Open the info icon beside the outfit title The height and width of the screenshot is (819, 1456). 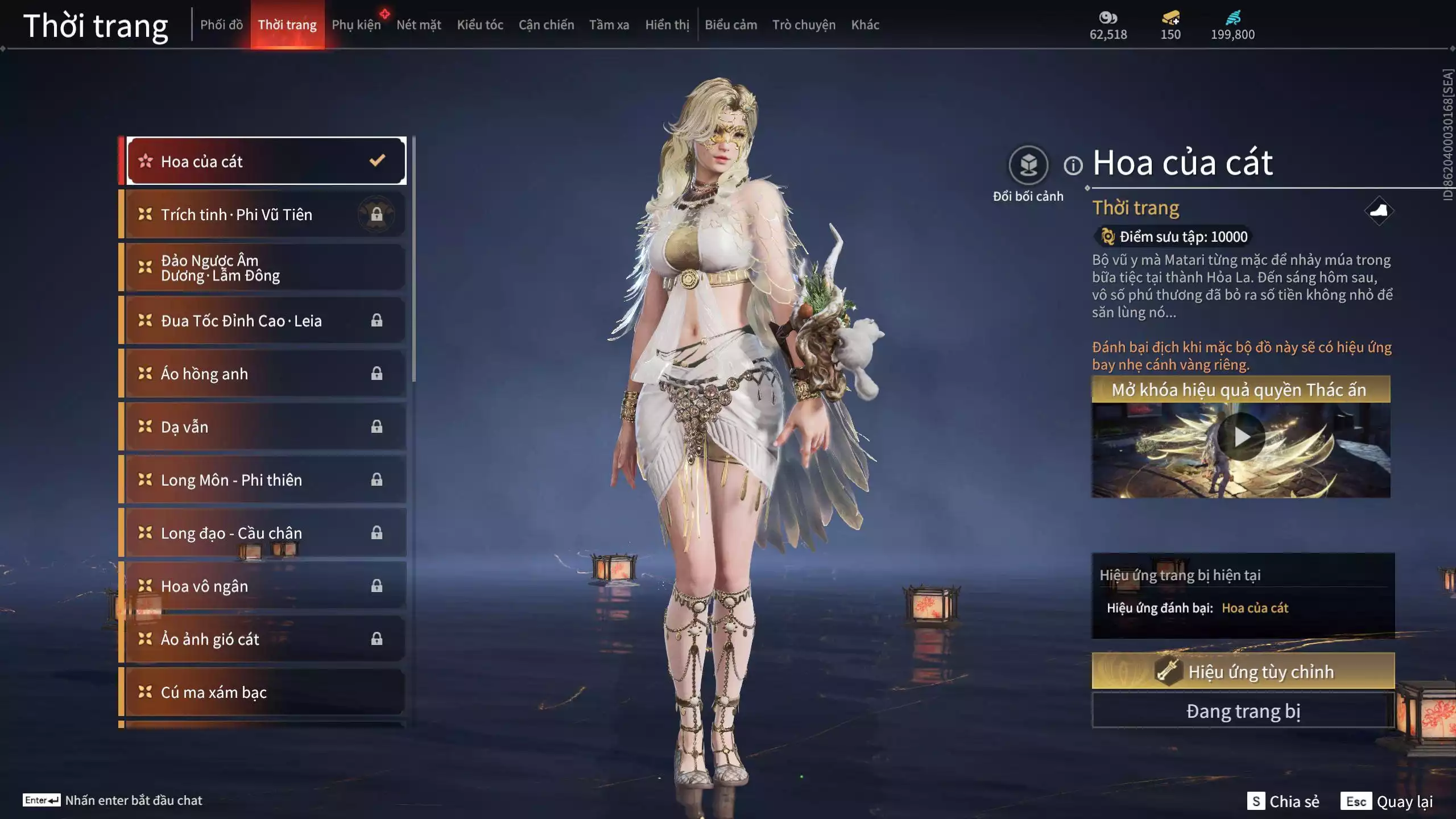pos(1073,166)
